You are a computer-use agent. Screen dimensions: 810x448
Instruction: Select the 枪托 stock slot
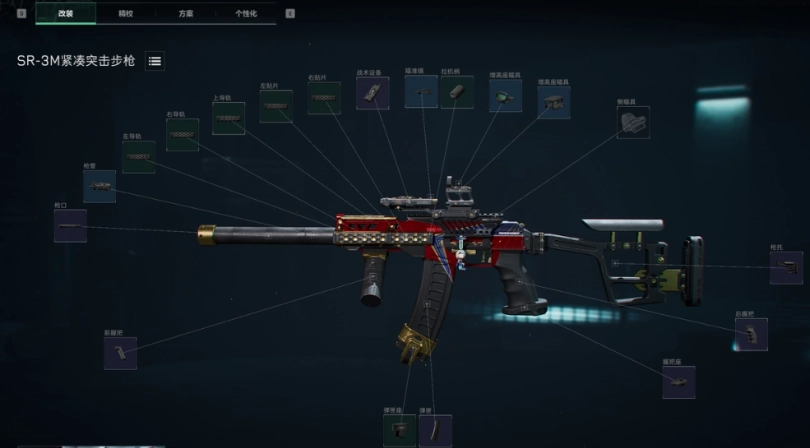786,267
